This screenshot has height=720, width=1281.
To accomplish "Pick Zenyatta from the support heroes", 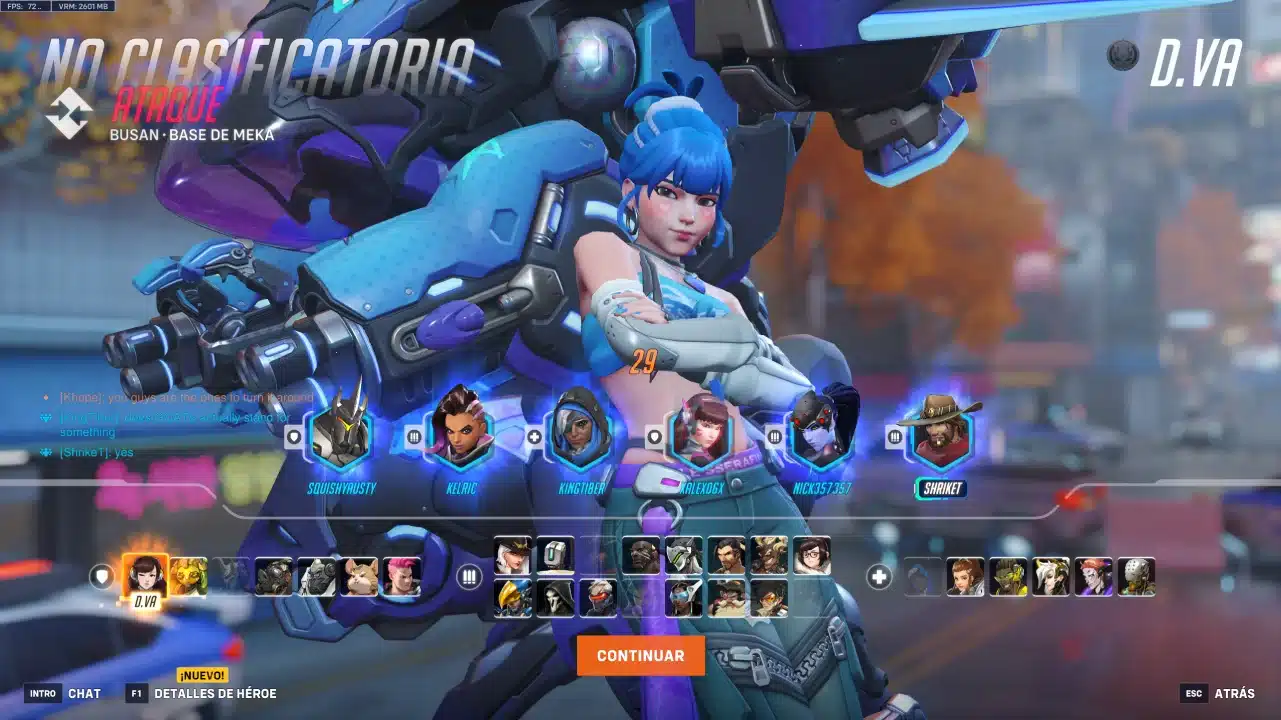I will [x=1136, y=577].
